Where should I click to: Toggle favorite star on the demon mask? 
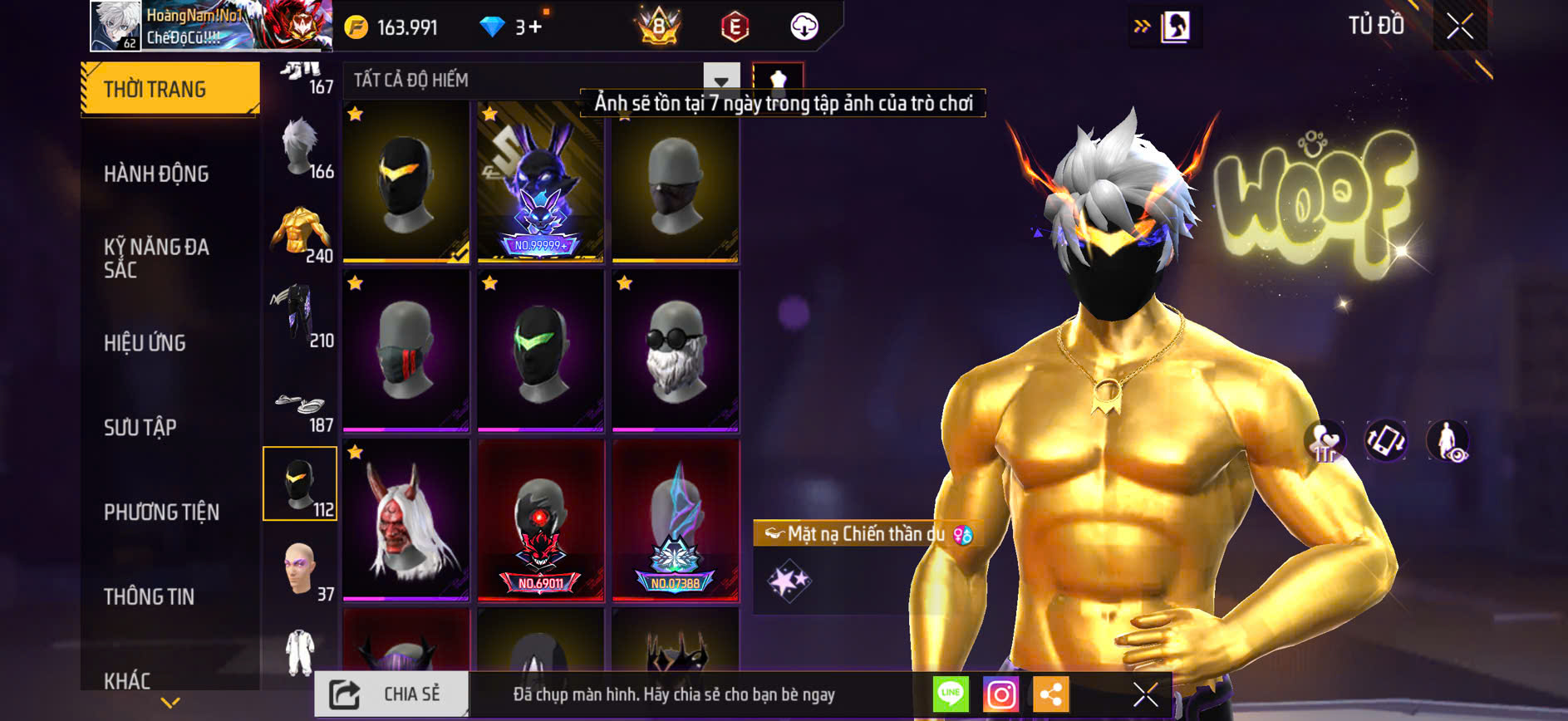pyautogui.click(x=356, y=451)
